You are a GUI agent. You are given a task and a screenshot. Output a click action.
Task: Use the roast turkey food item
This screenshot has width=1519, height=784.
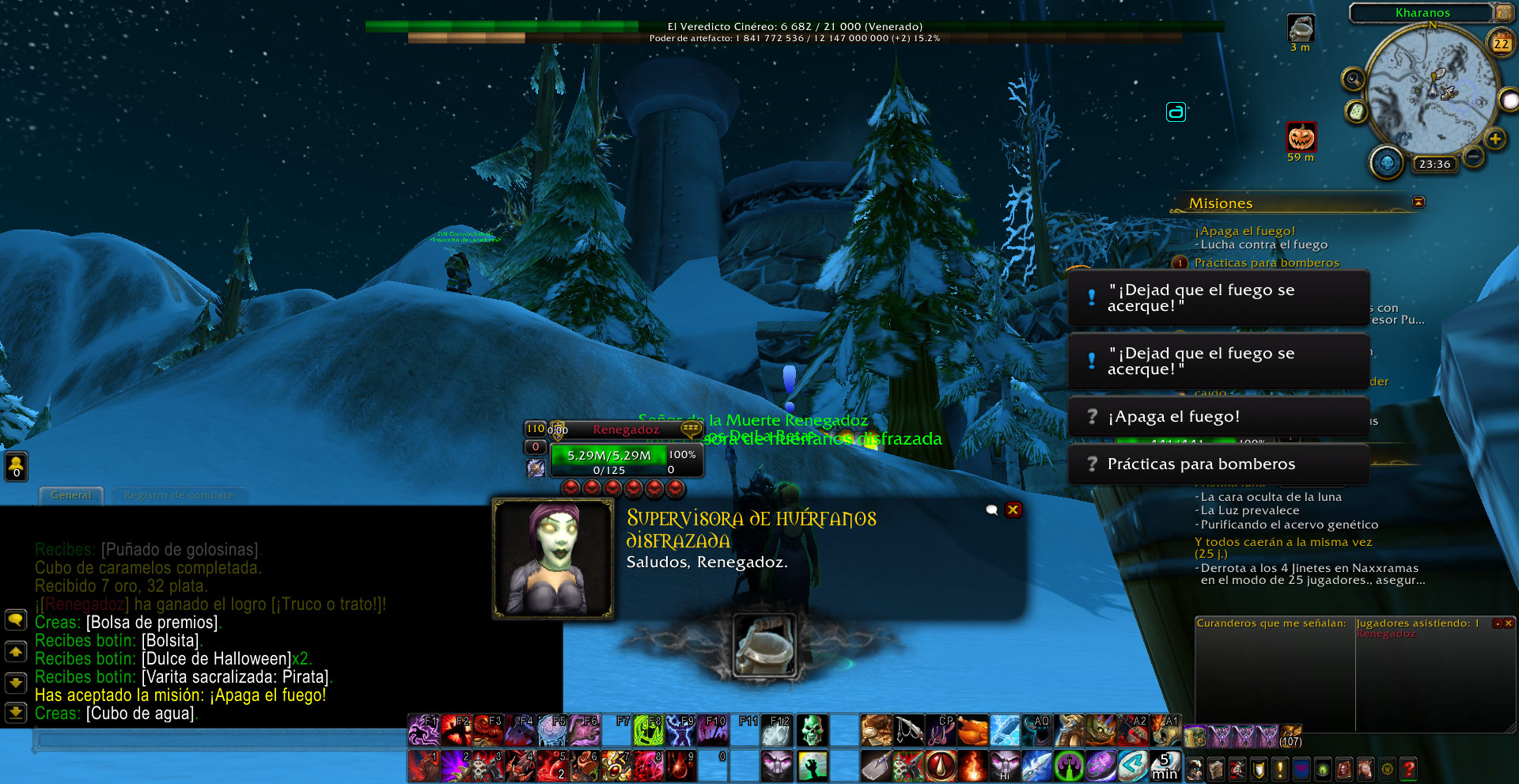(972, 730)
